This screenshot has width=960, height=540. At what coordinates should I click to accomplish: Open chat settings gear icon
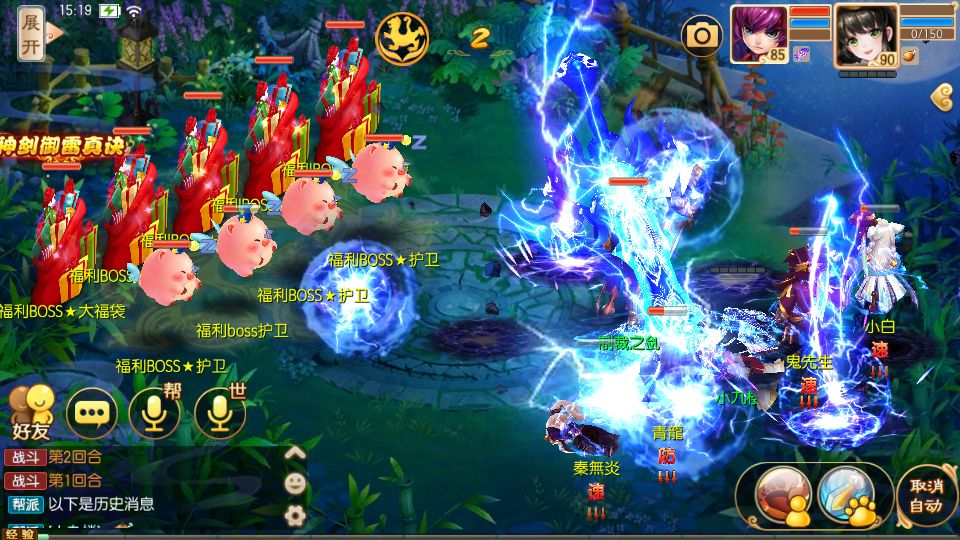pyautogui.click(x=295, y=515)
